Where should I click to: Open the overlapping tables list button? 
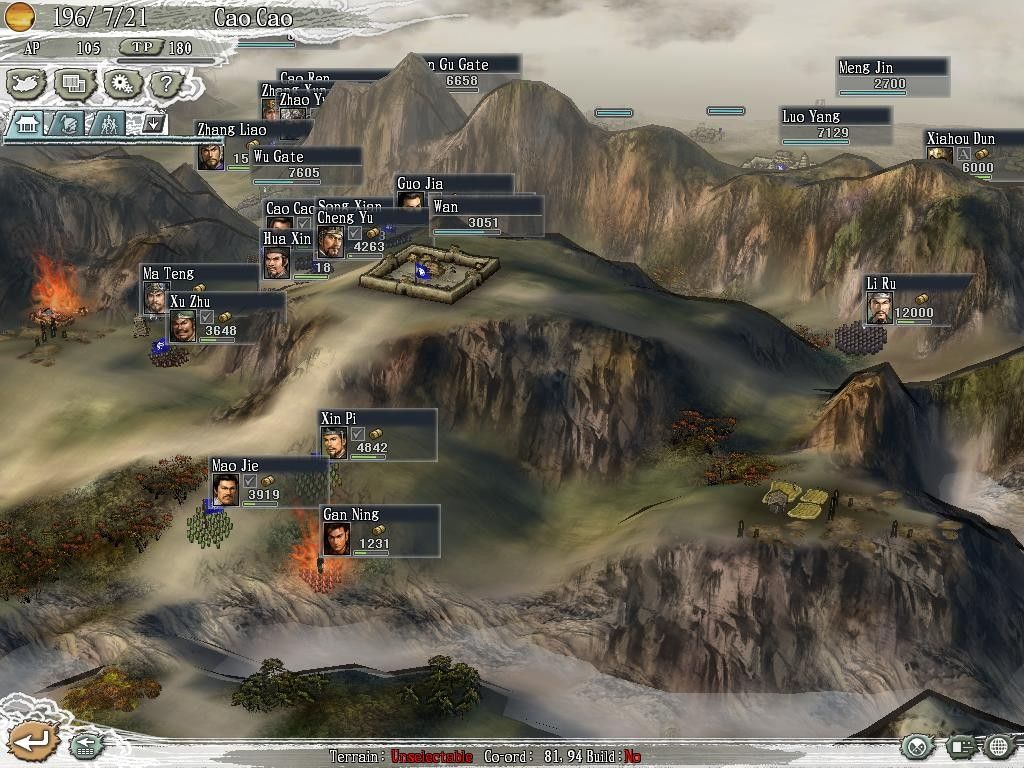tap(74, 84)
